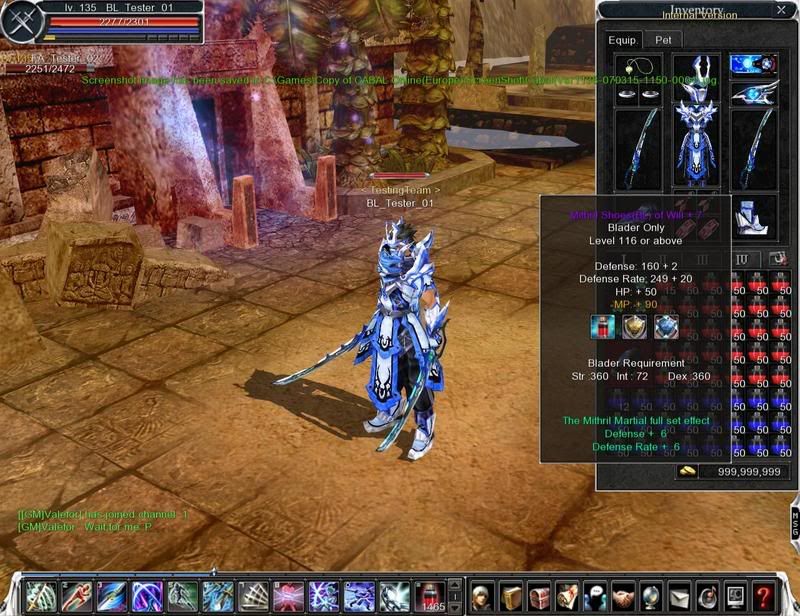Open the mail envelope menu icon
The image size is (800, 616).
[x=679, y=596]
